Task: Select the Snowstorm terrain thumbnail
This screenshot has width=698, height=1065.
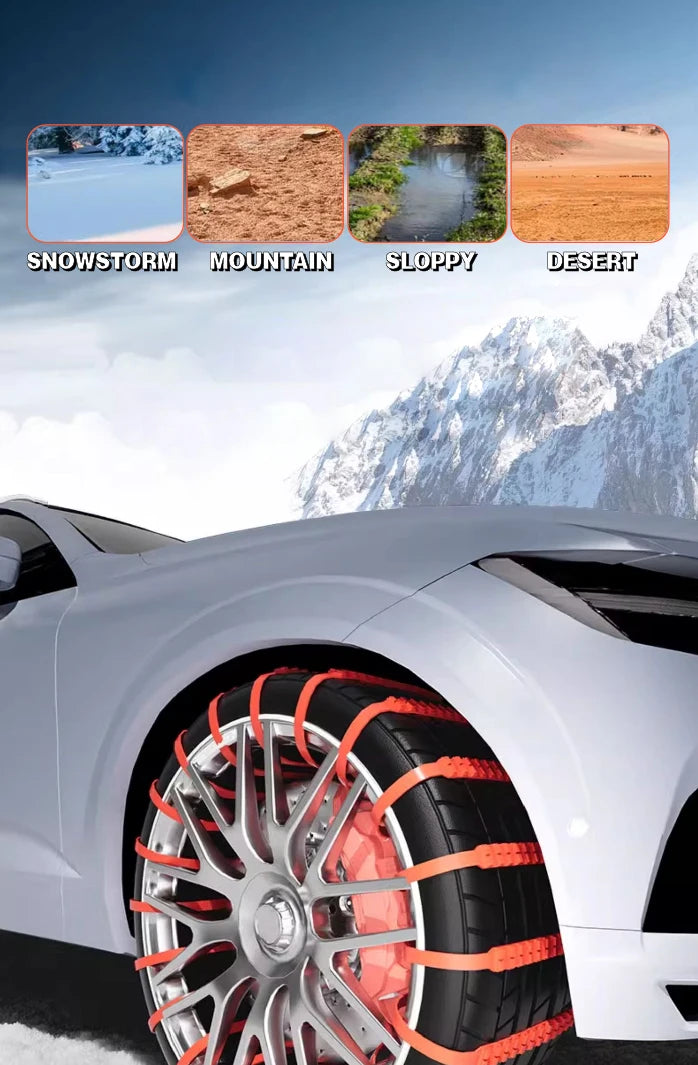Action: coord(105,183)
